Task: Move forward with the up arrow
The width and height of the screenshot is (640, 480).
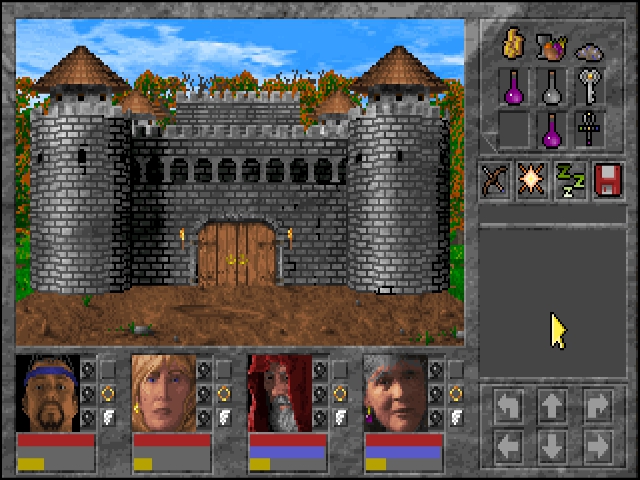Action: click(552, 405)
